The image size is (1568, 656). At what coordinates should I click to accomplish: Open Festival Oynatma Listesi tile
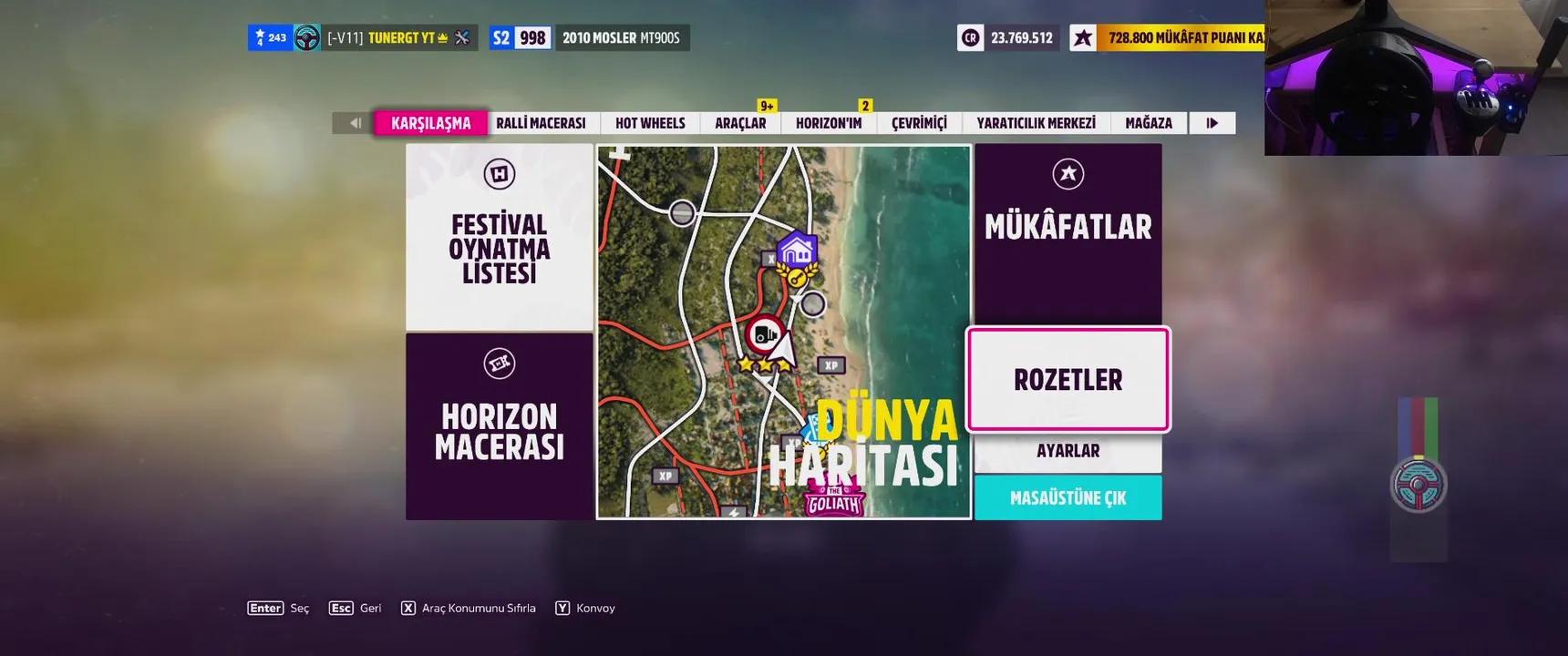500,237
